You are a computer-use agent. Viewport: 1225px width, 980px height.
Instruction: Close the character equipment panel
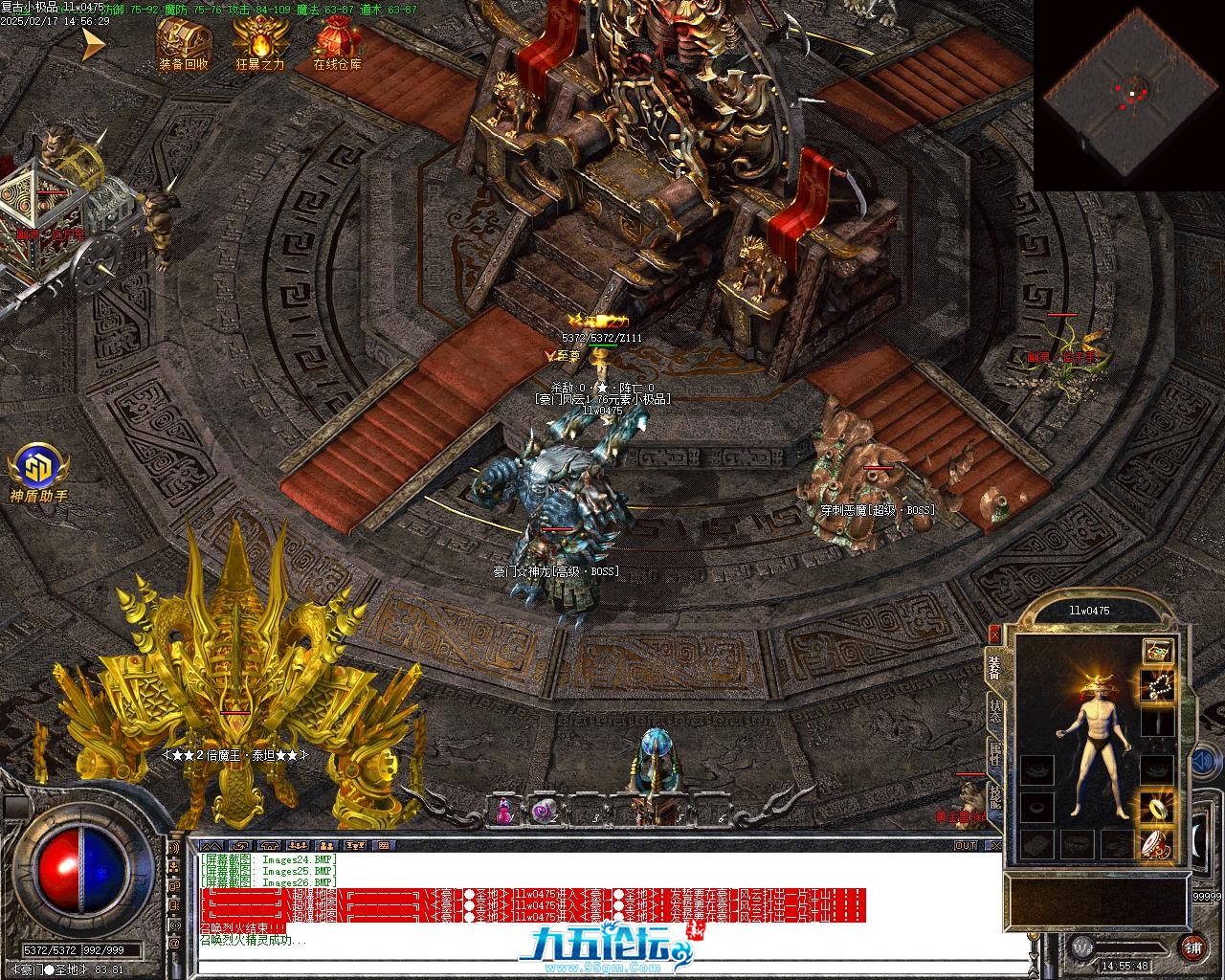(994, 634)
